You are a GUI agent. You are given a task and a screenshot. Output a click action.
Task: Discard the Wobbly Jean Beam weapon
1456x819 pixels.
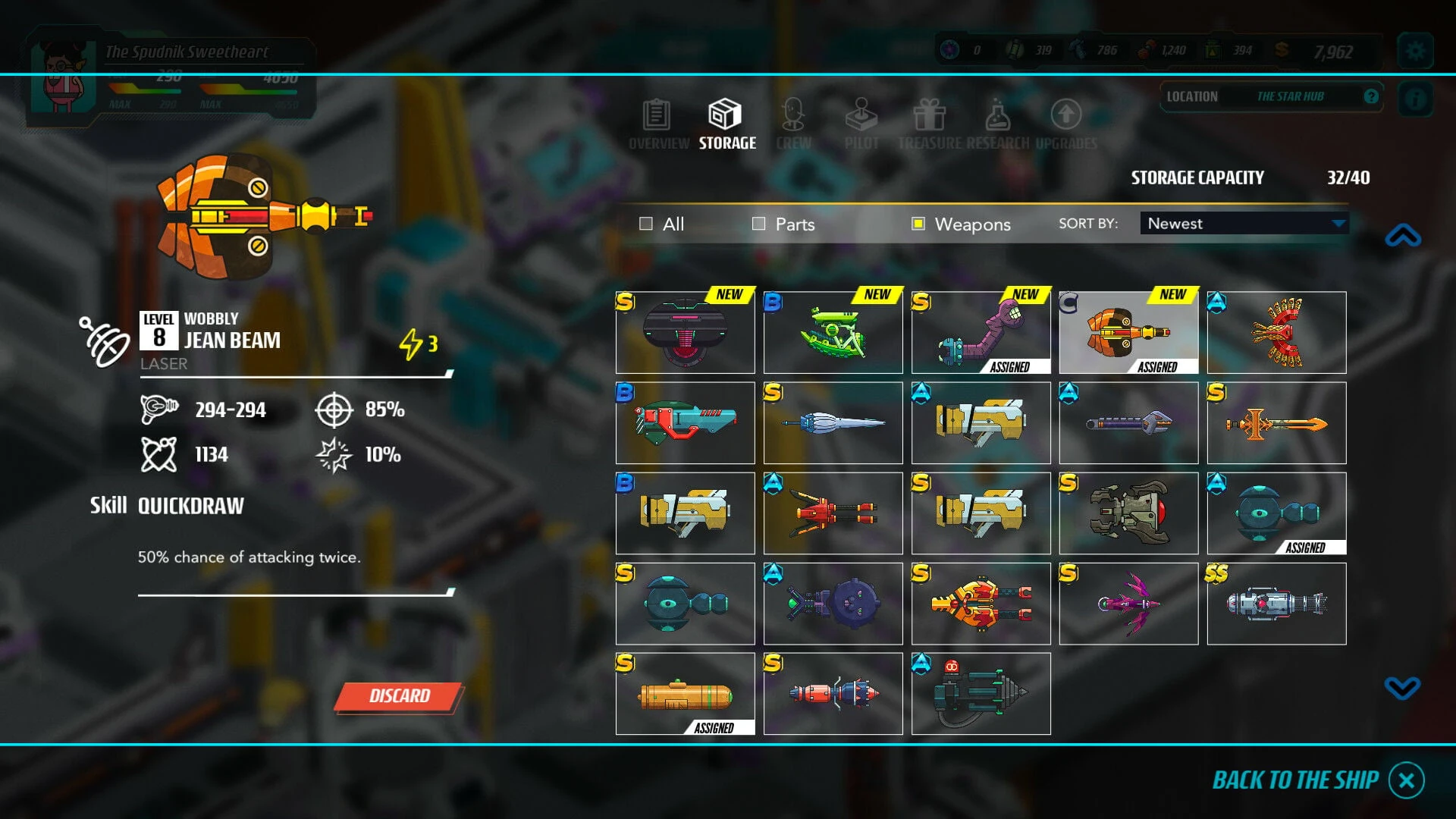click(399, 696)
